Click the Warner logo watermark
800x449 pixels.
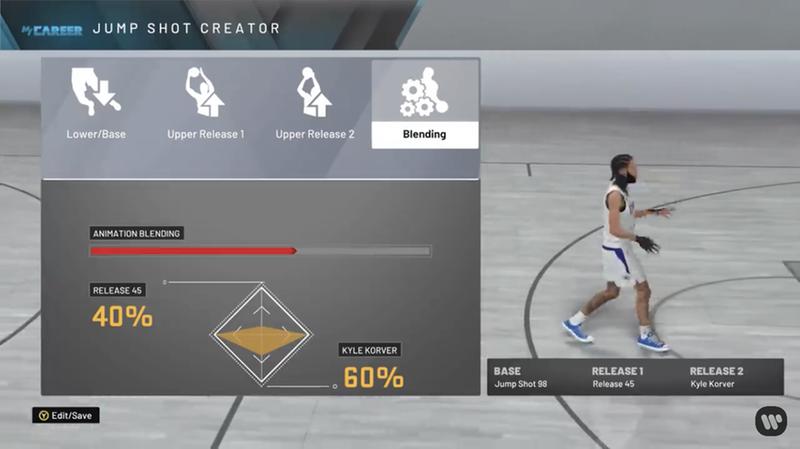pos(770,420)
